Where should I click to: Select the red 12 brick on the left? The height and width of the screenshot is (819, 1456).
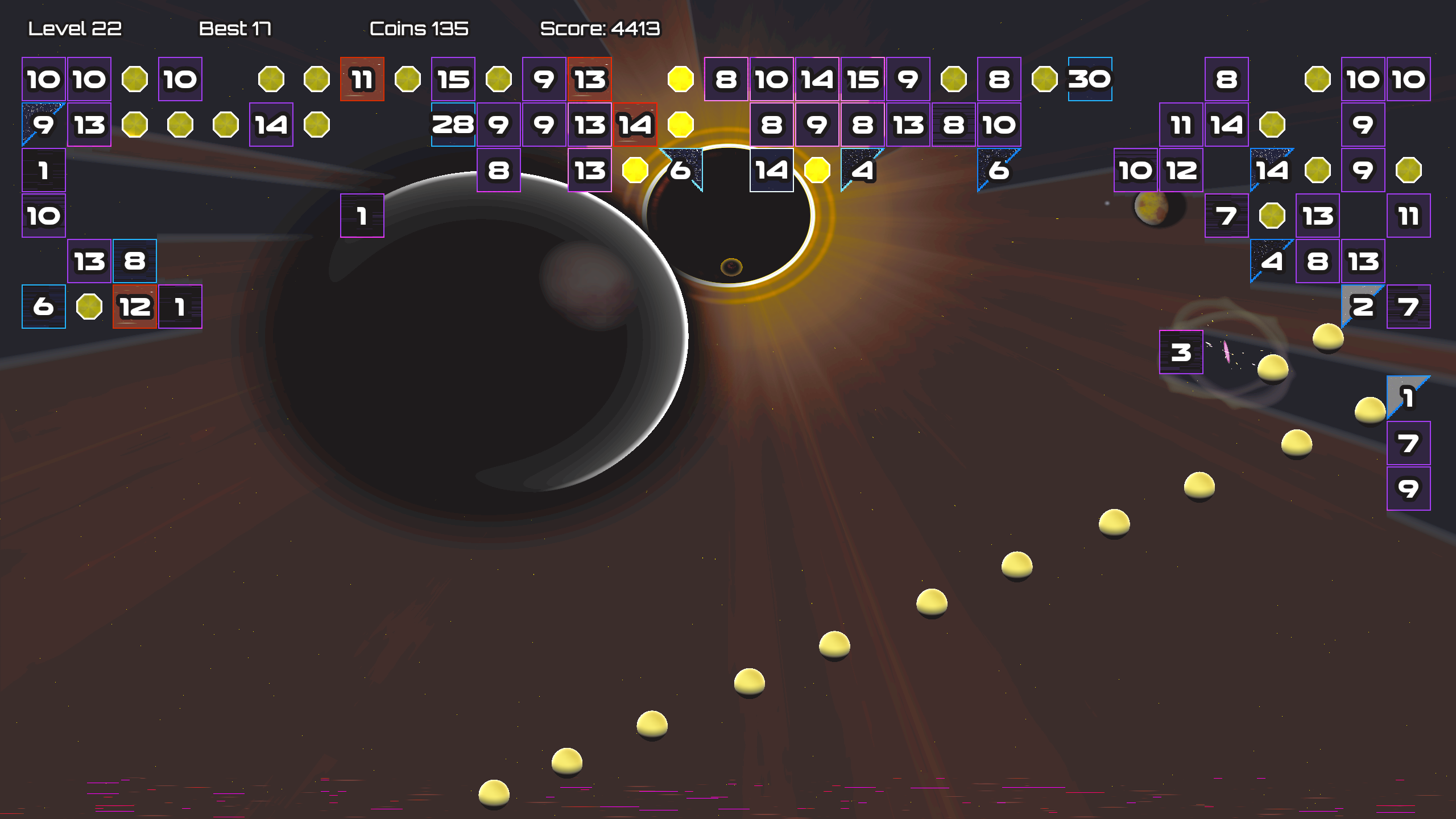click(x=134, y=306)
